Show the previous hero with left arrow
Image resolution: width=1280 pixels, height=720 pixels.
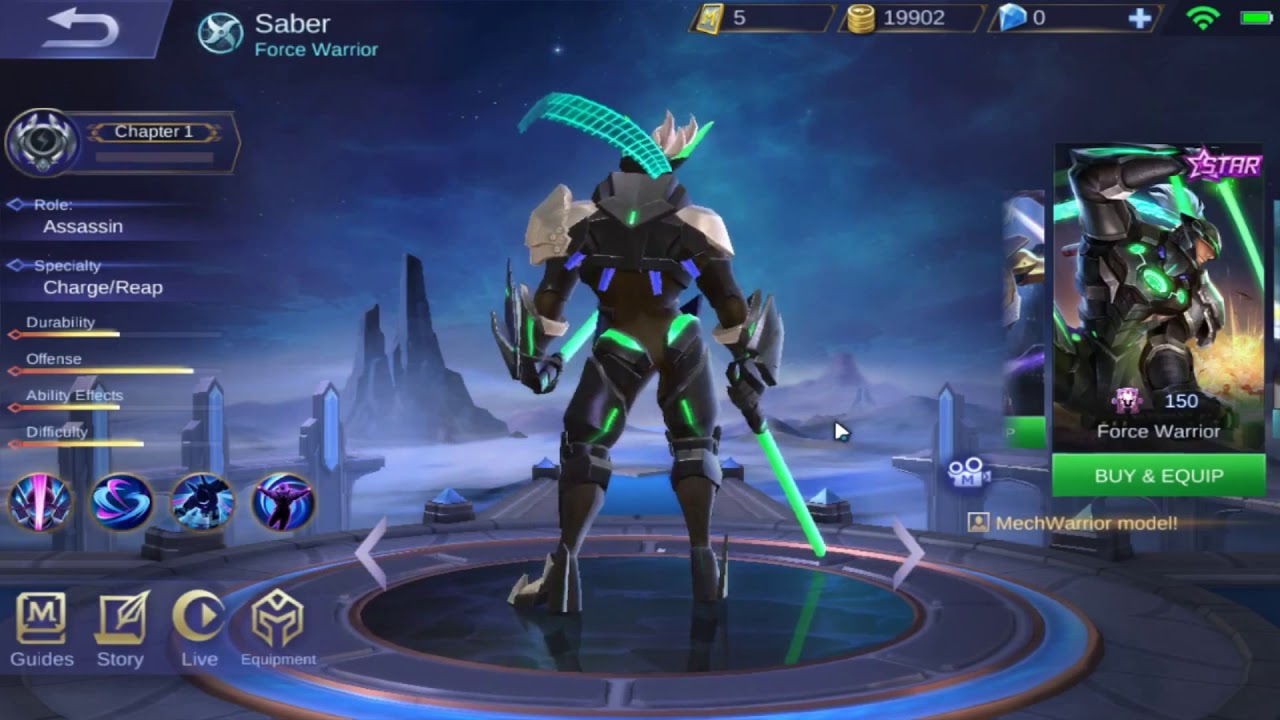coord(371,551)
